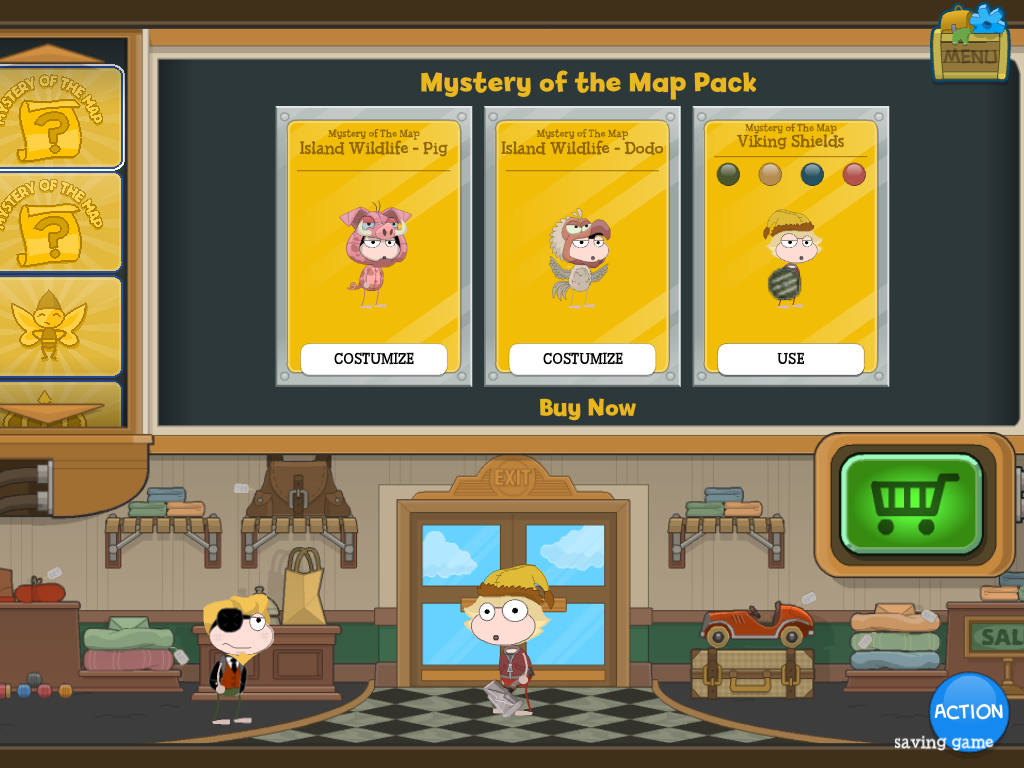Costumize the Island Wildlife Pig outfit
This screenshot has height=768, width=1024.
[x=374, y=359]
